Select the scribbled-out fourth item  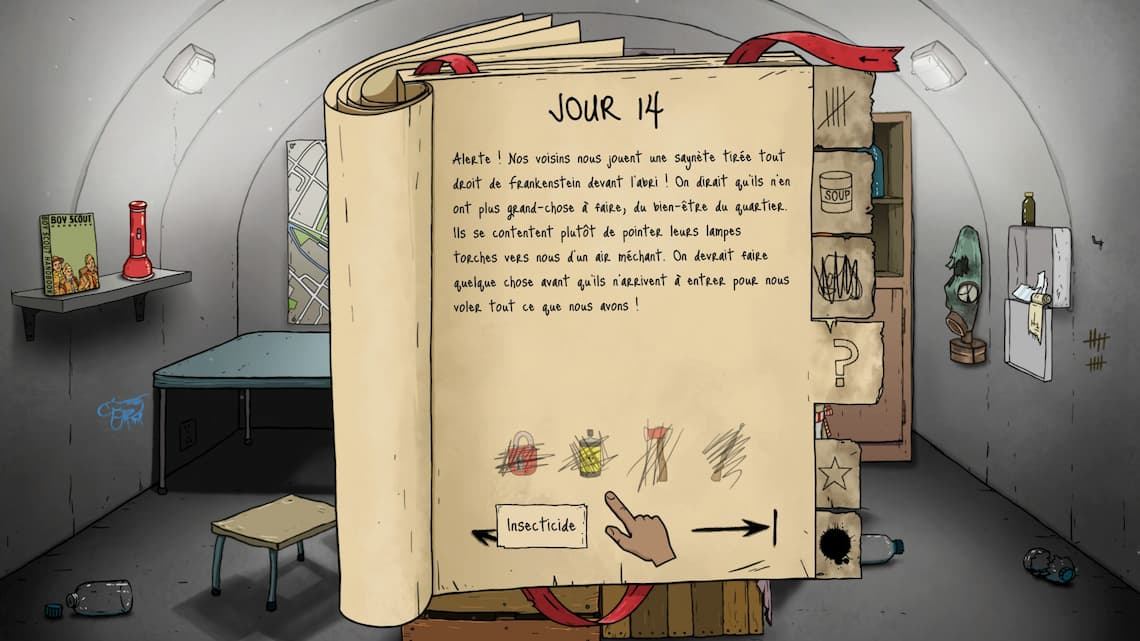724,455
